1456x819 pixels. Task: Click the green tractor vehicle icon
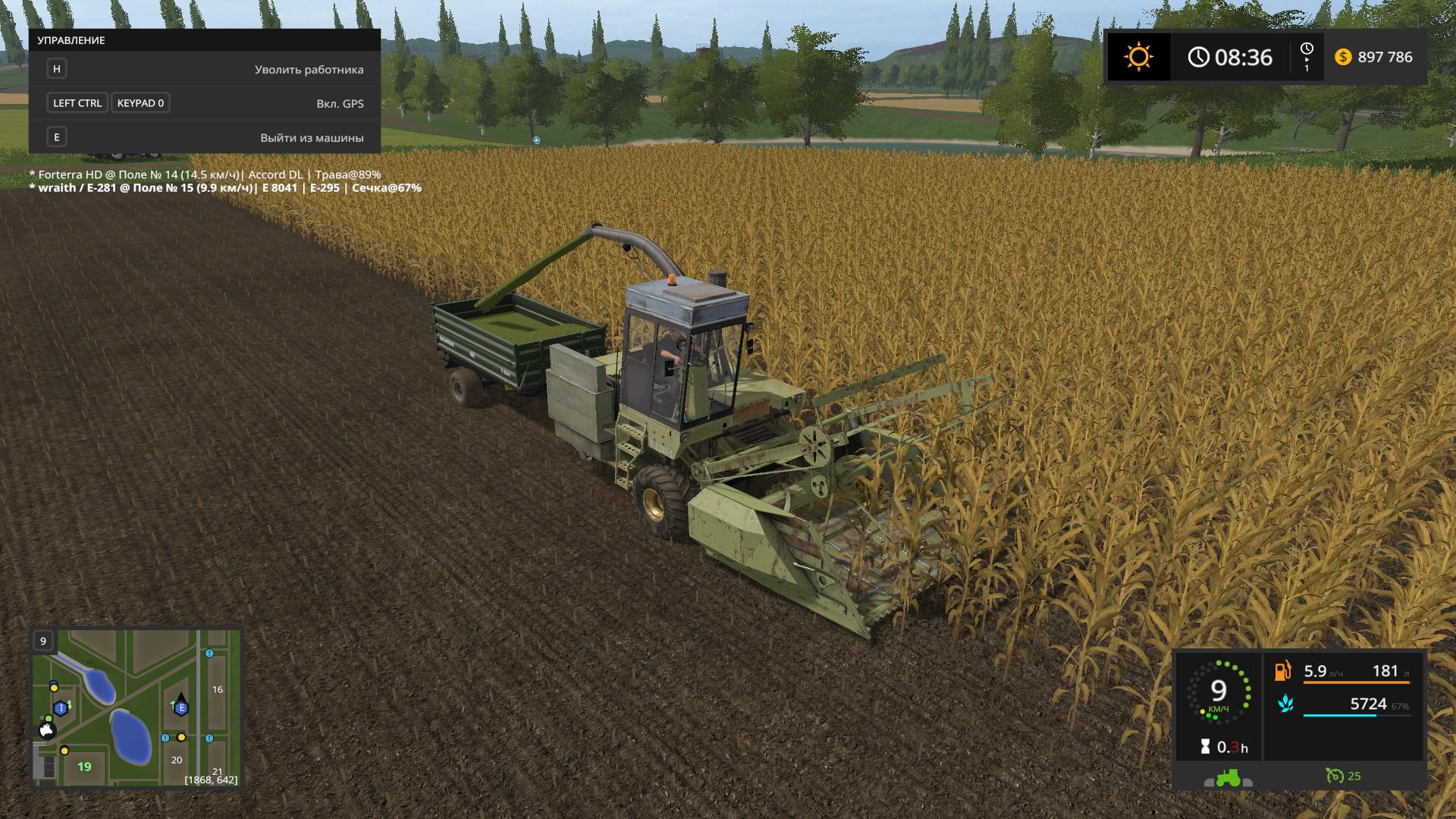coord(1227,777)
